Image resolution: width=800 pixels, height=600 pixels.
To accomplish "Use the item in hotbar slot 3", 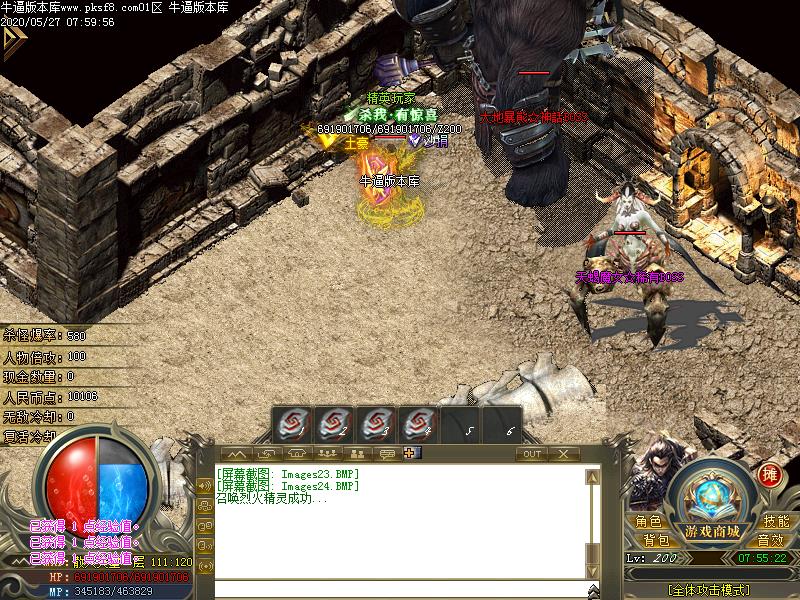I will click(377, 425).
